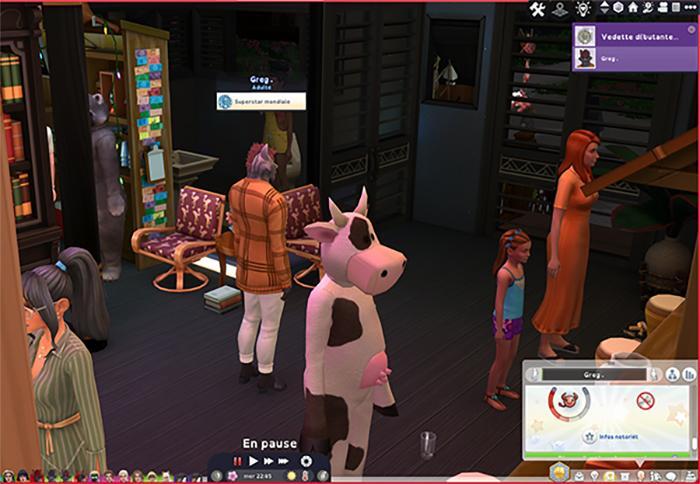Set game speed to normal play
The width and height of the screenshot is (700, 484).
tap(254, 461)
